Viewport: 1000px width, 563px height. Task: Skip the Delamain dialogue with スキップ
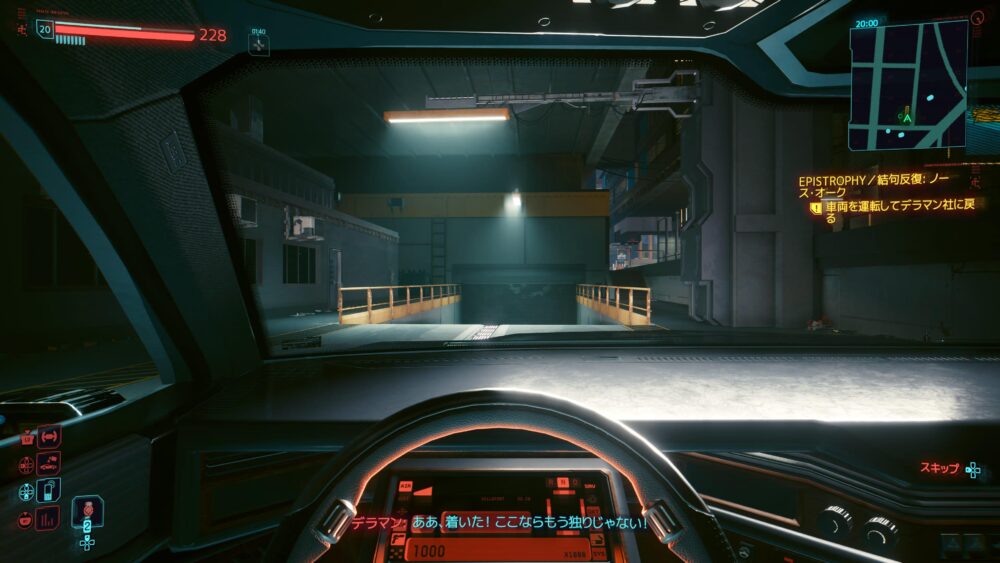(950, 468)
